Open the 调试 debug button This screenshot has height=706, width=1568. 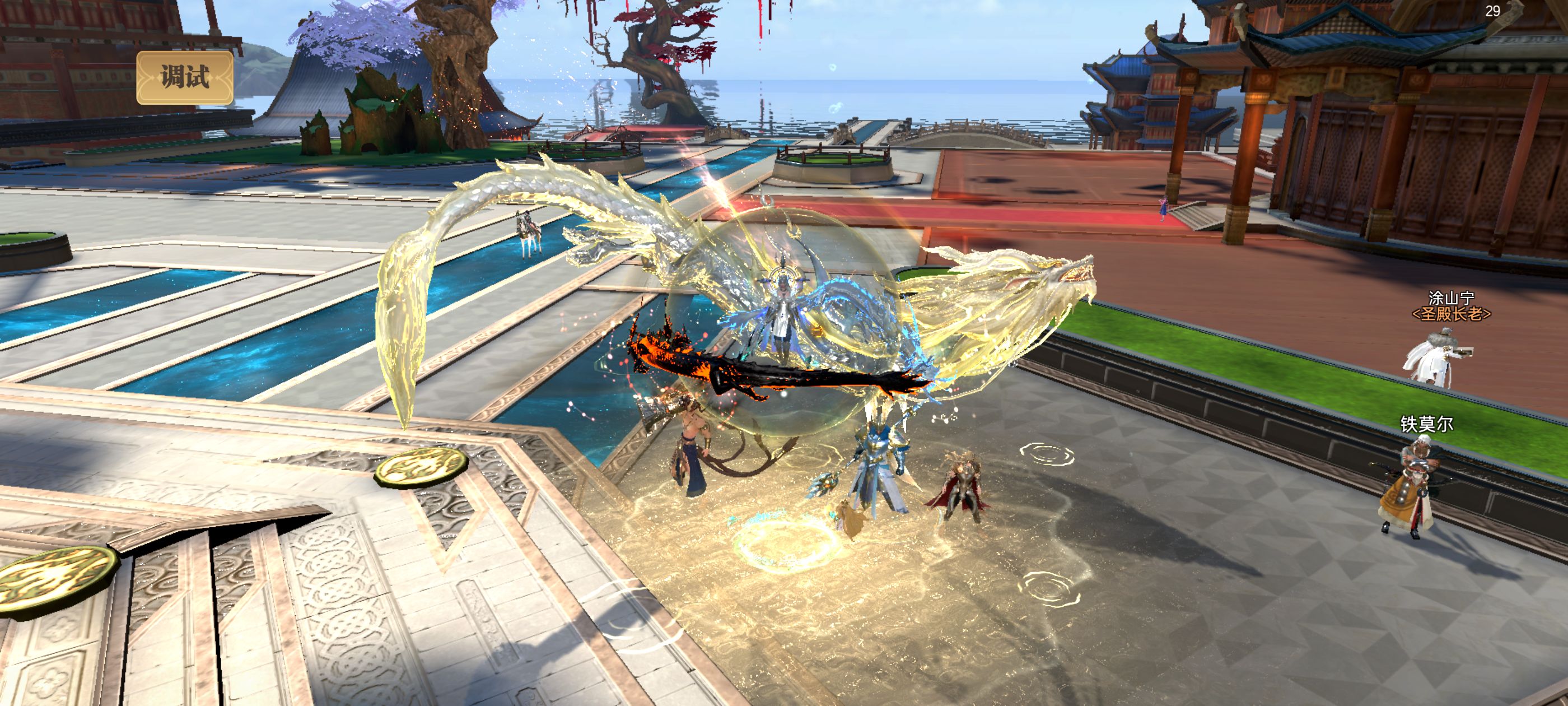point(184,77)
